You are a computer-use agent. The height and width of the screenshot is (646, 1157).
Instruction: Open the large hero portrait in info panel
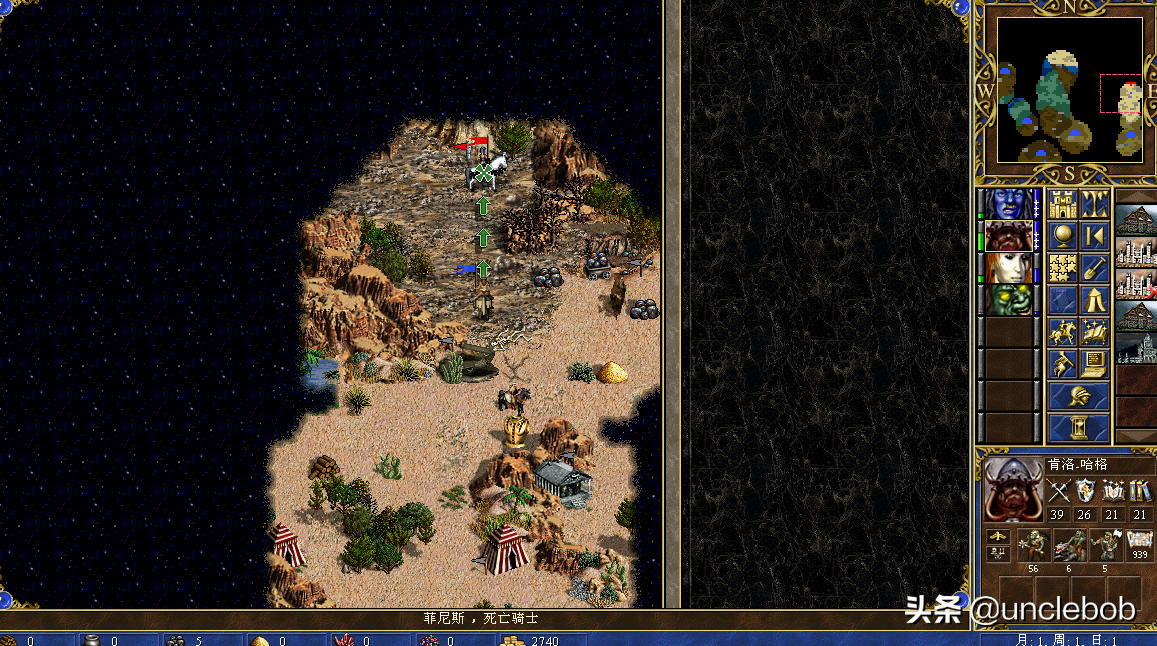click(1013, 489)
